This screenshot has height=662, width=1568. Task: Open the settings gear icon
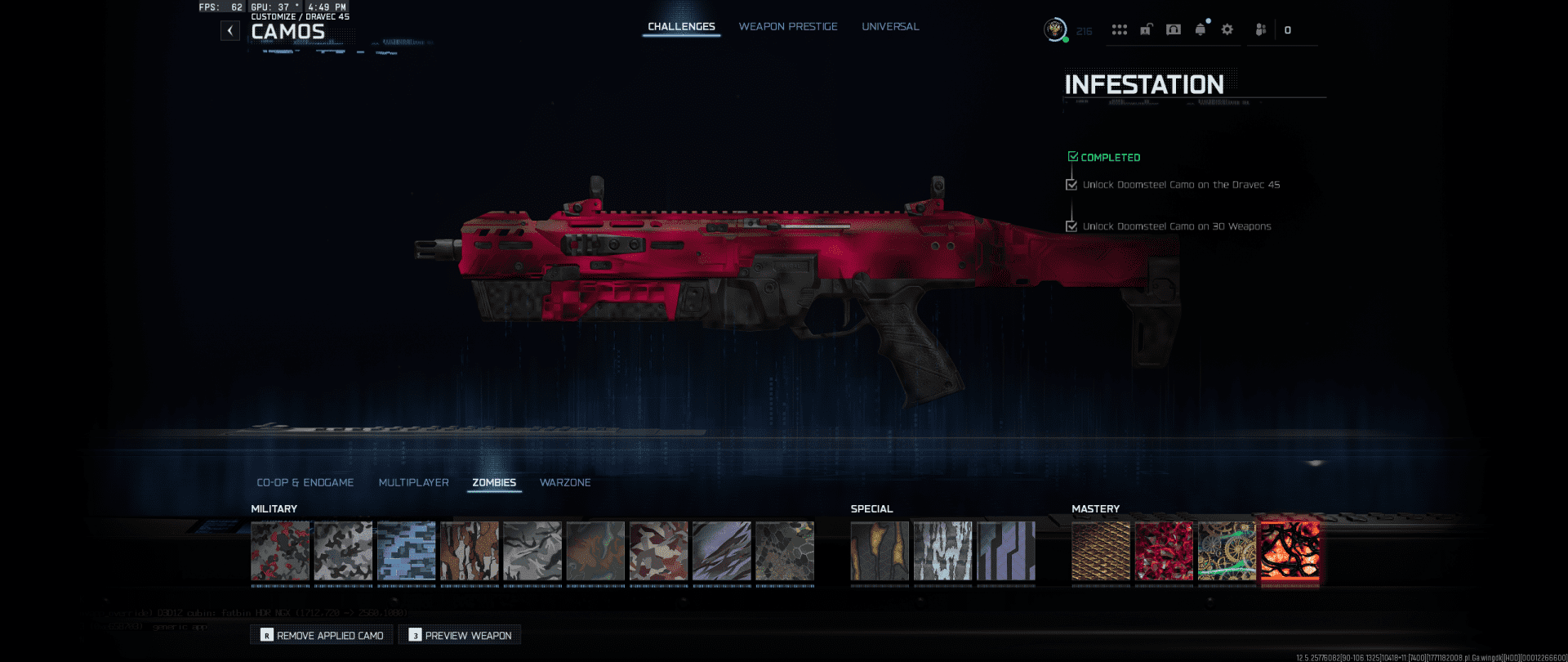click(1227, 30)
